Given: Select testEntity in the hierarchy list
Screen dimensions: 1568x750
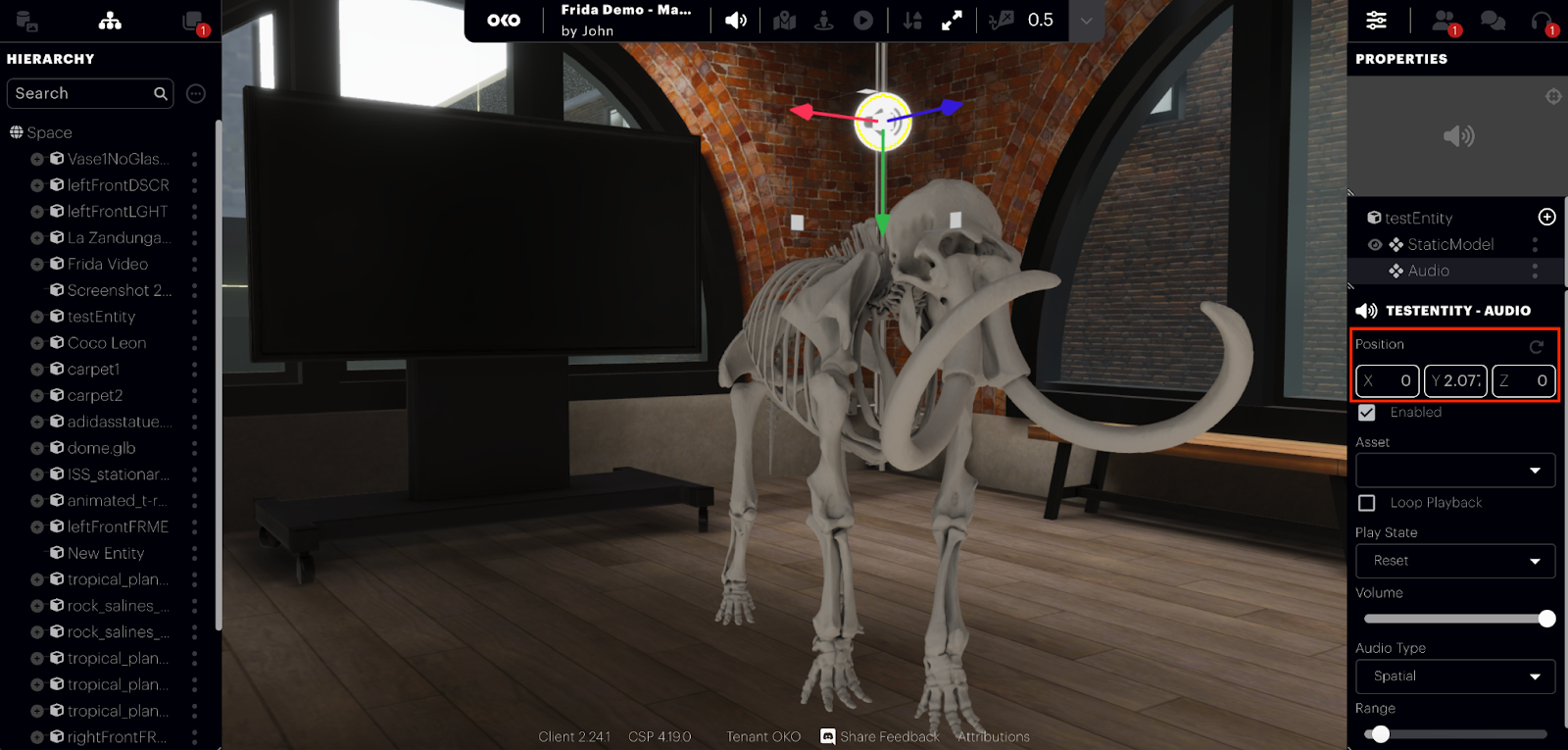Looking at the screenshot, I should coord(101,317).
